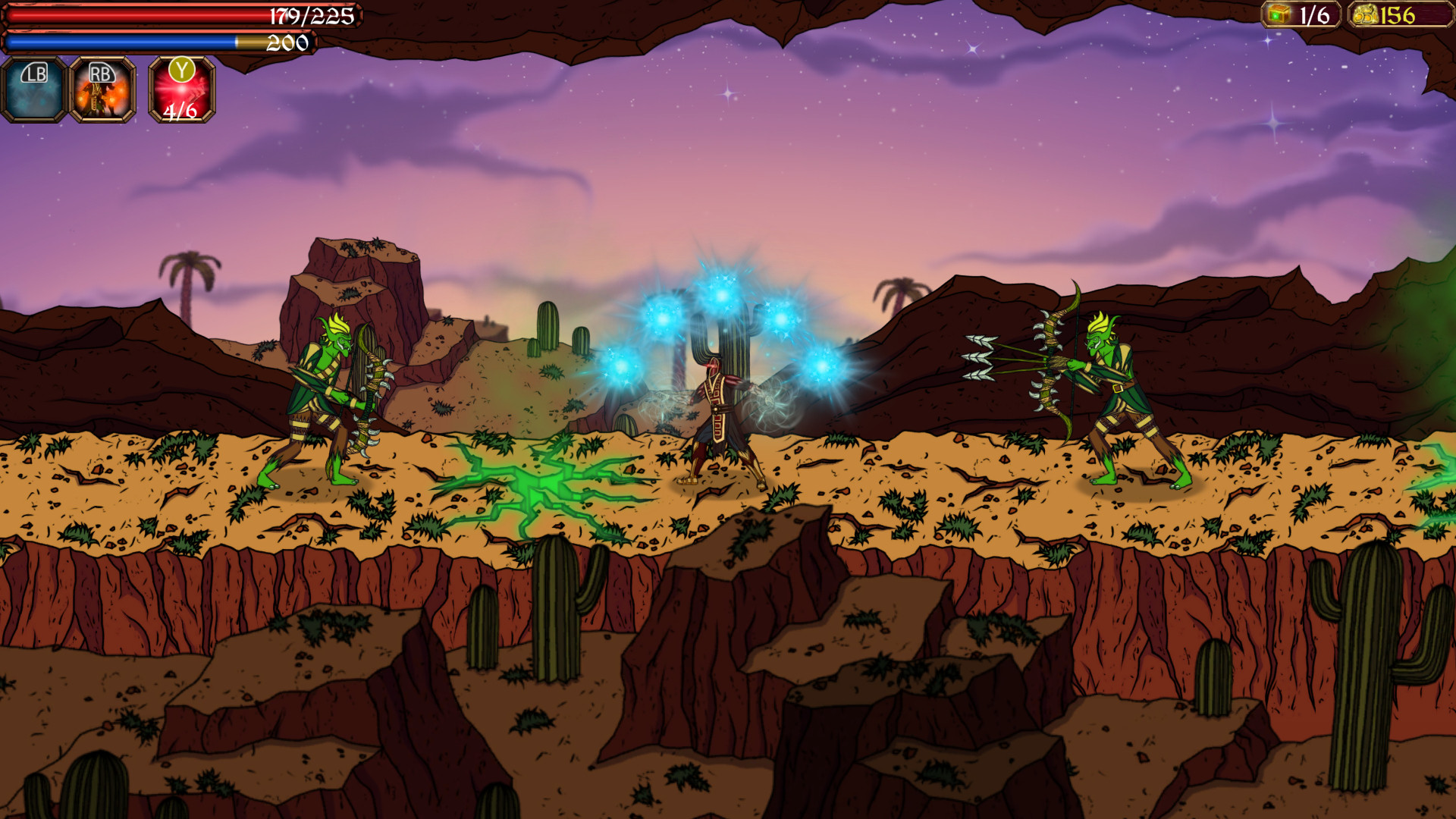Activate the RB fire summon ability
Image resolution: width=1456 pixels, height=819 pixels.
point(102,91)
